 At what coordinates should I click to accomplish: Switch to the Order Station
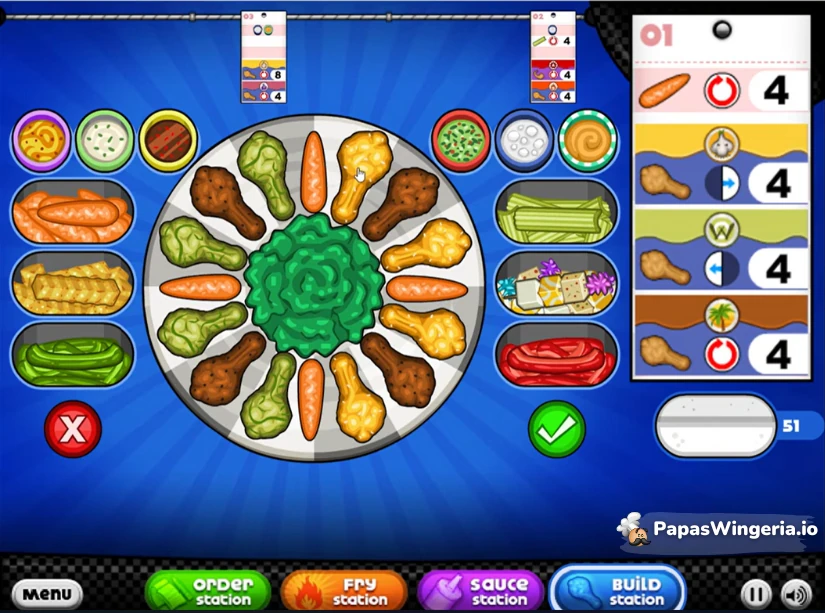click(209, 590)
